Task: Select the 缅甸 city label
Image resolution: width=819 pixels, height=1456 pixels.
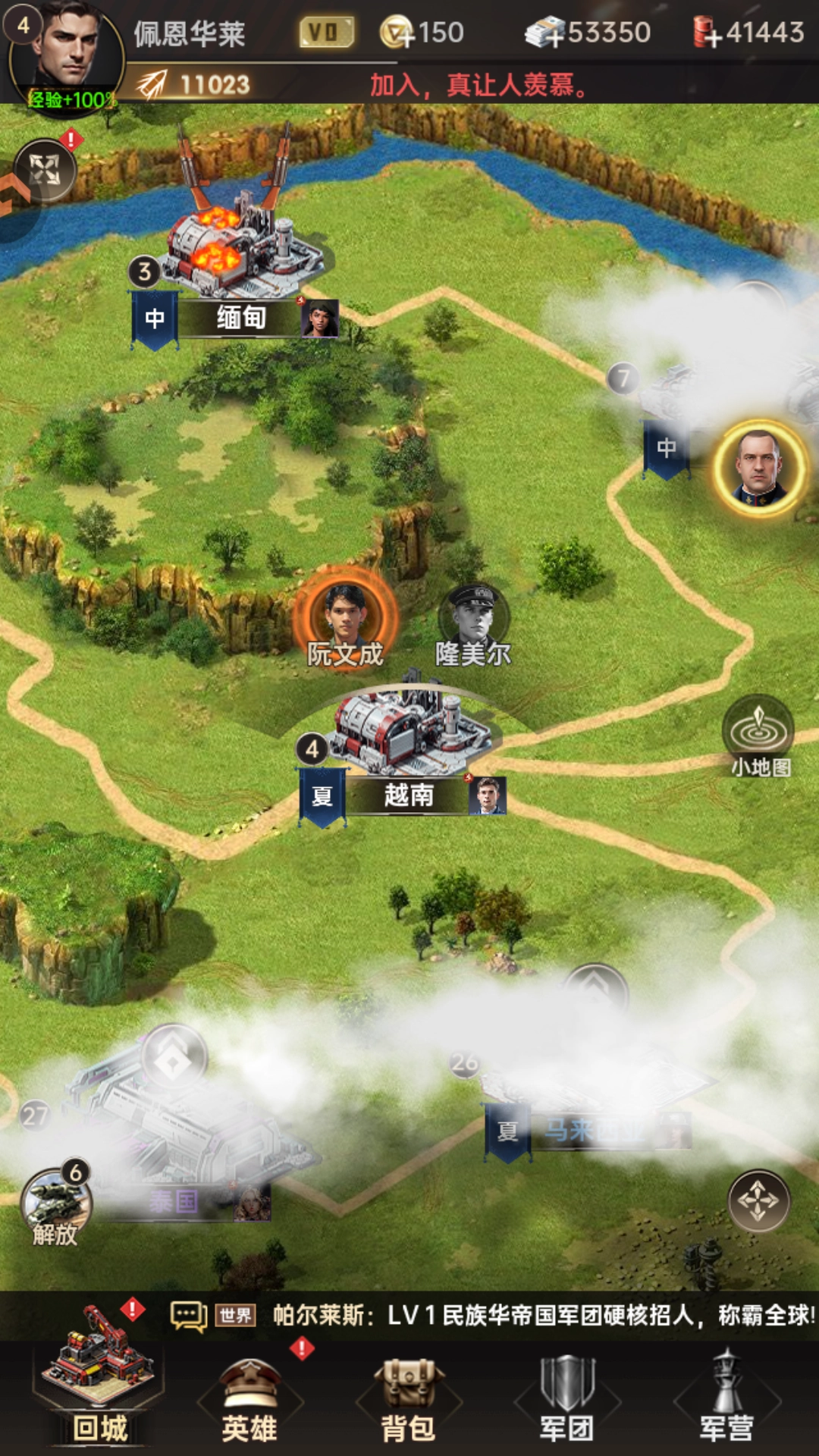Action: click(240, 318)
